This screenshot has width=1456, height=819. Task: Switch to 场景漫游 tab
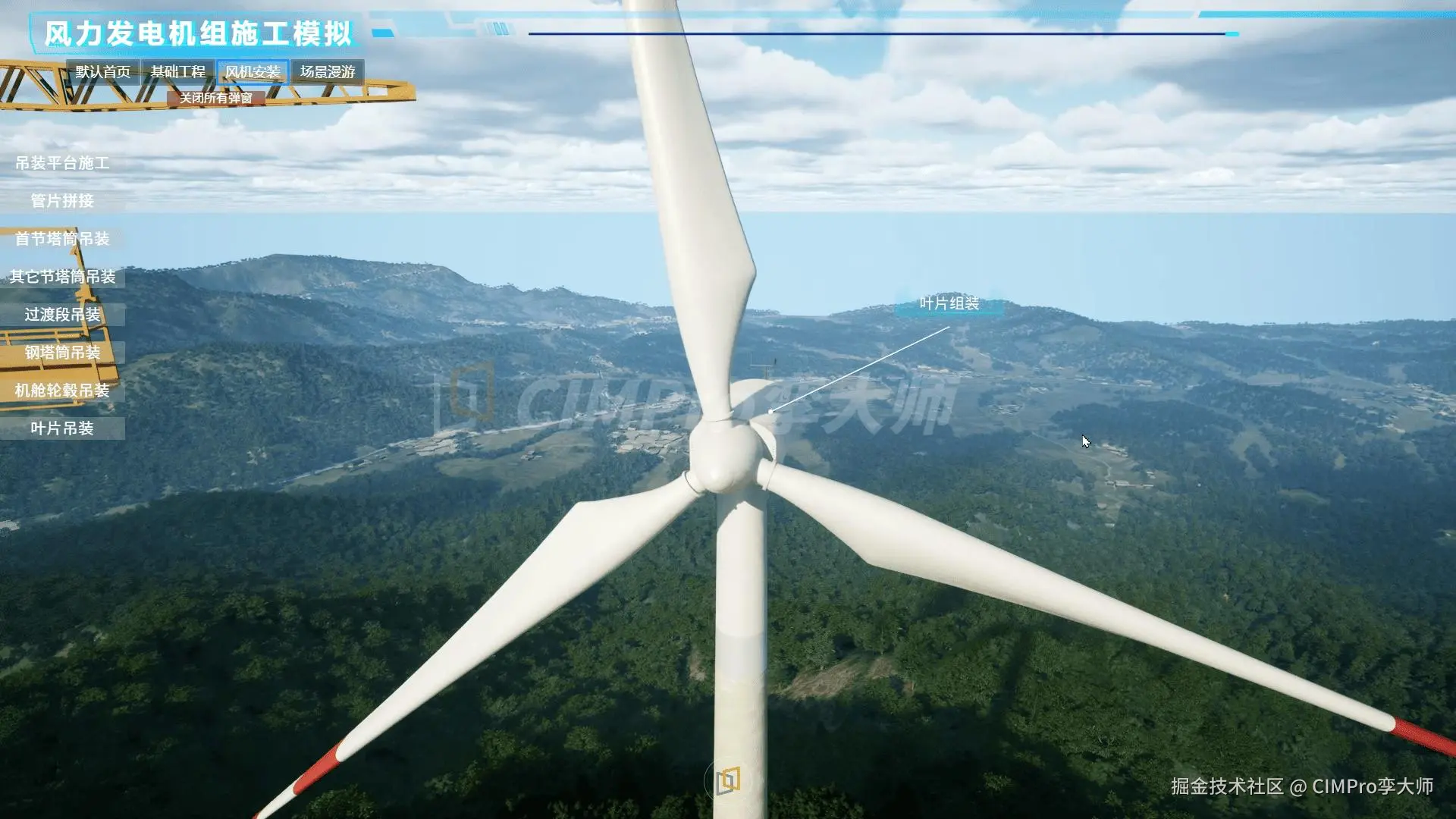pos(328,72)
